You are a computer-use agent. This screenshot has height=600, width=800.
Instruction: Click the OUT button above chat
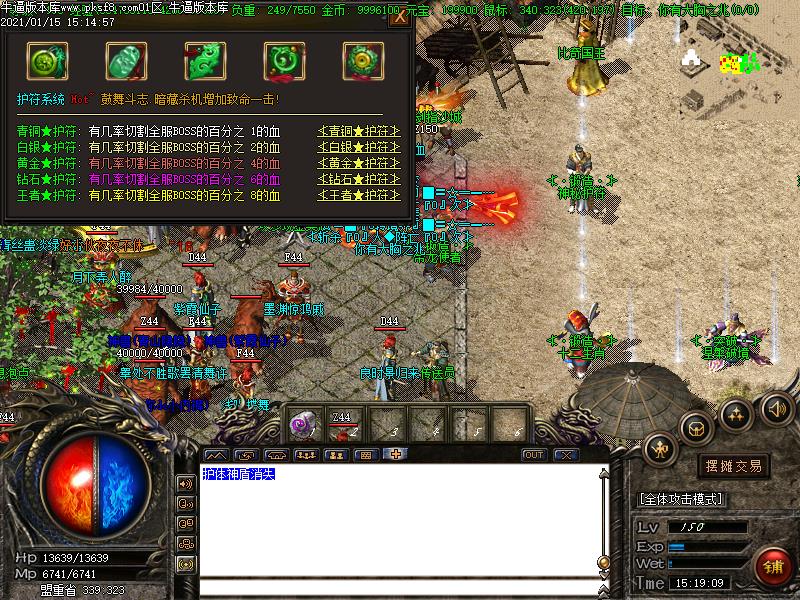tap(534, 455)
